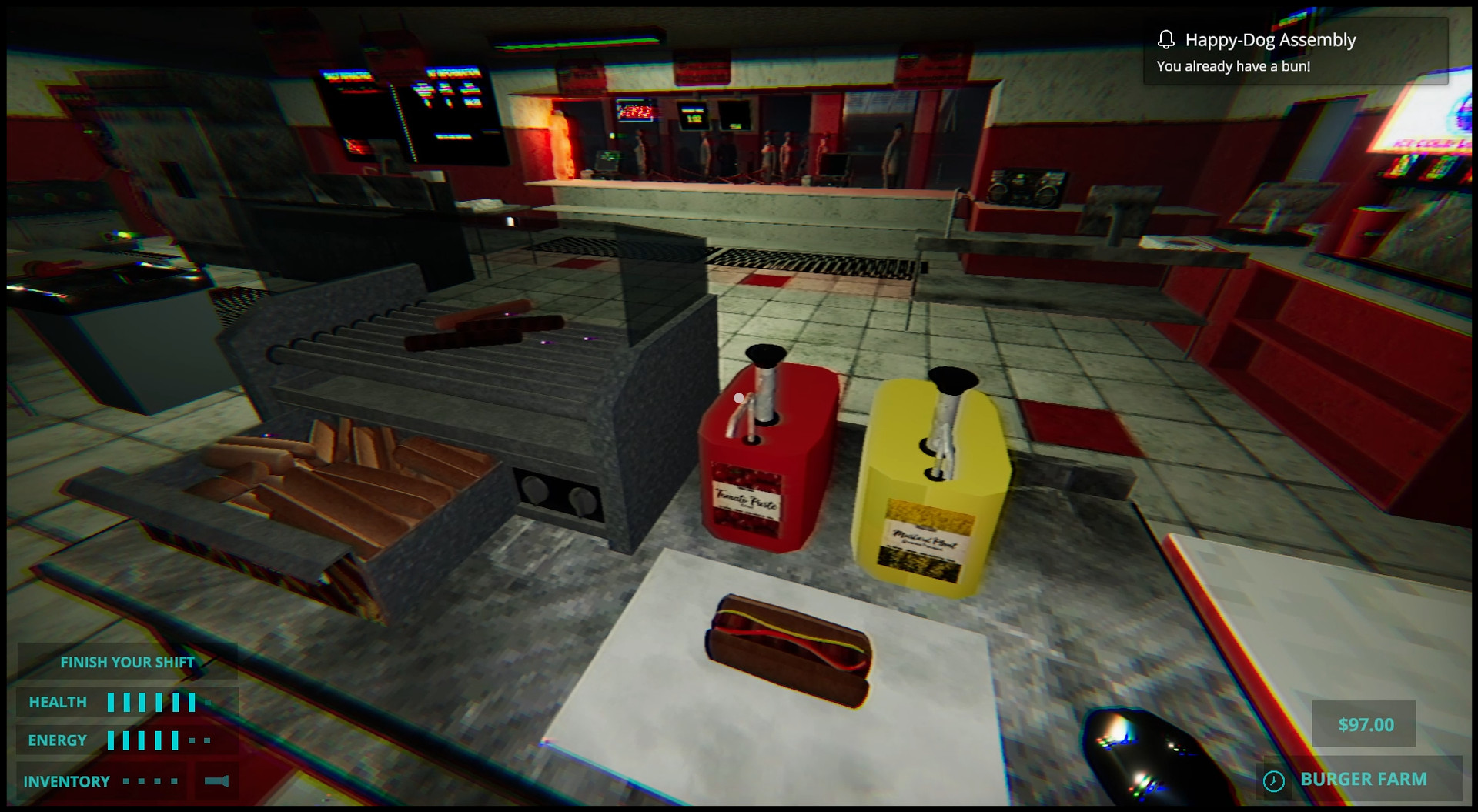
Task: Select the first empty inventory slot
Action: (125, 780)
